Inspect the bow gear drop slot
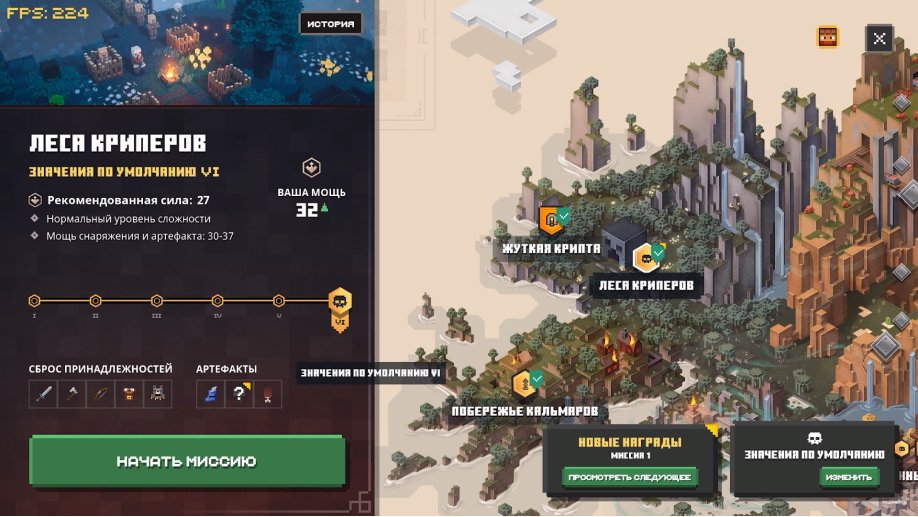This screenshot has width=918, height=517. pos(100,394)
